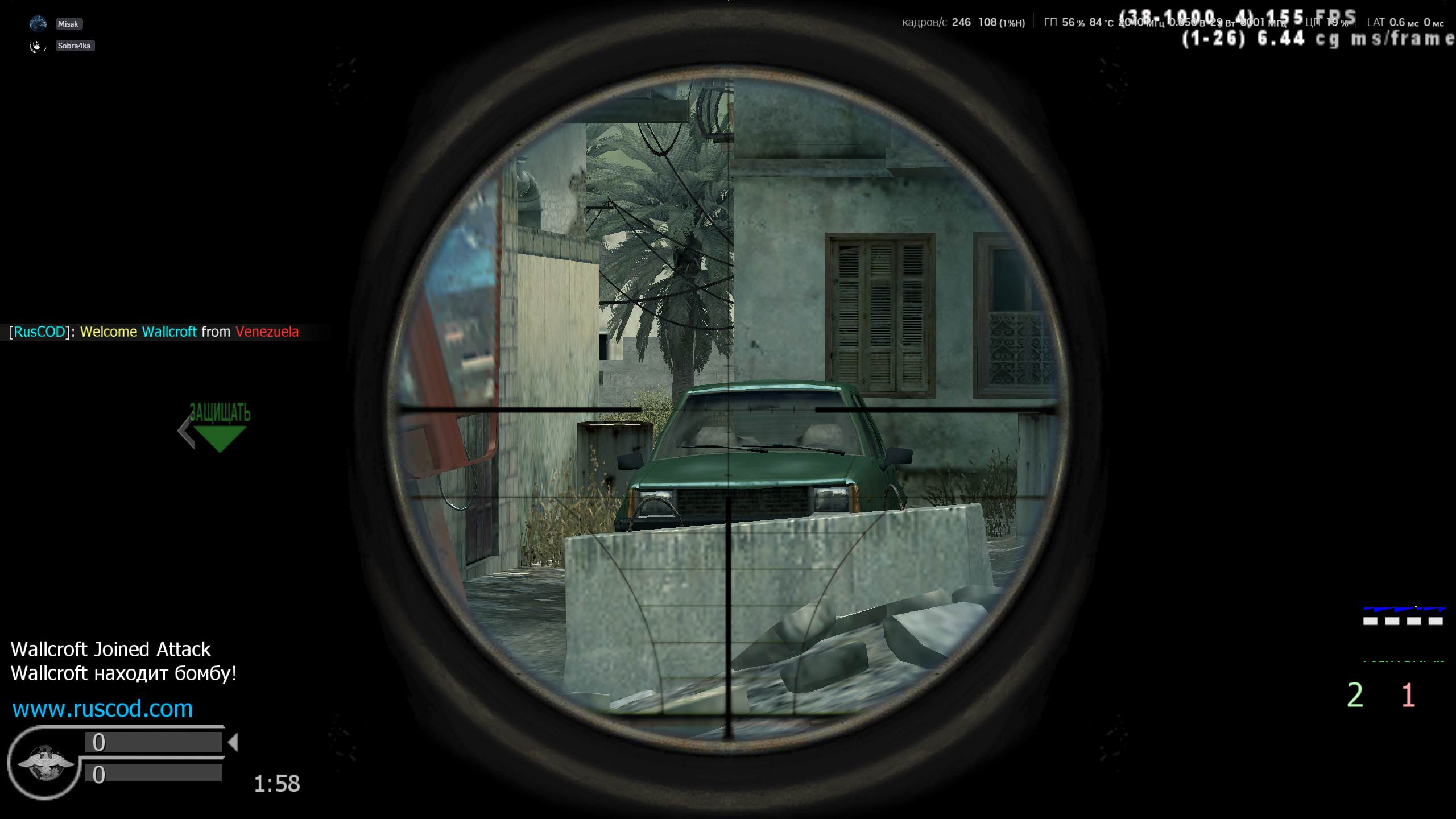Click the eagle team emblem icon
This screenshot has height=819, width=1456.
45,763
